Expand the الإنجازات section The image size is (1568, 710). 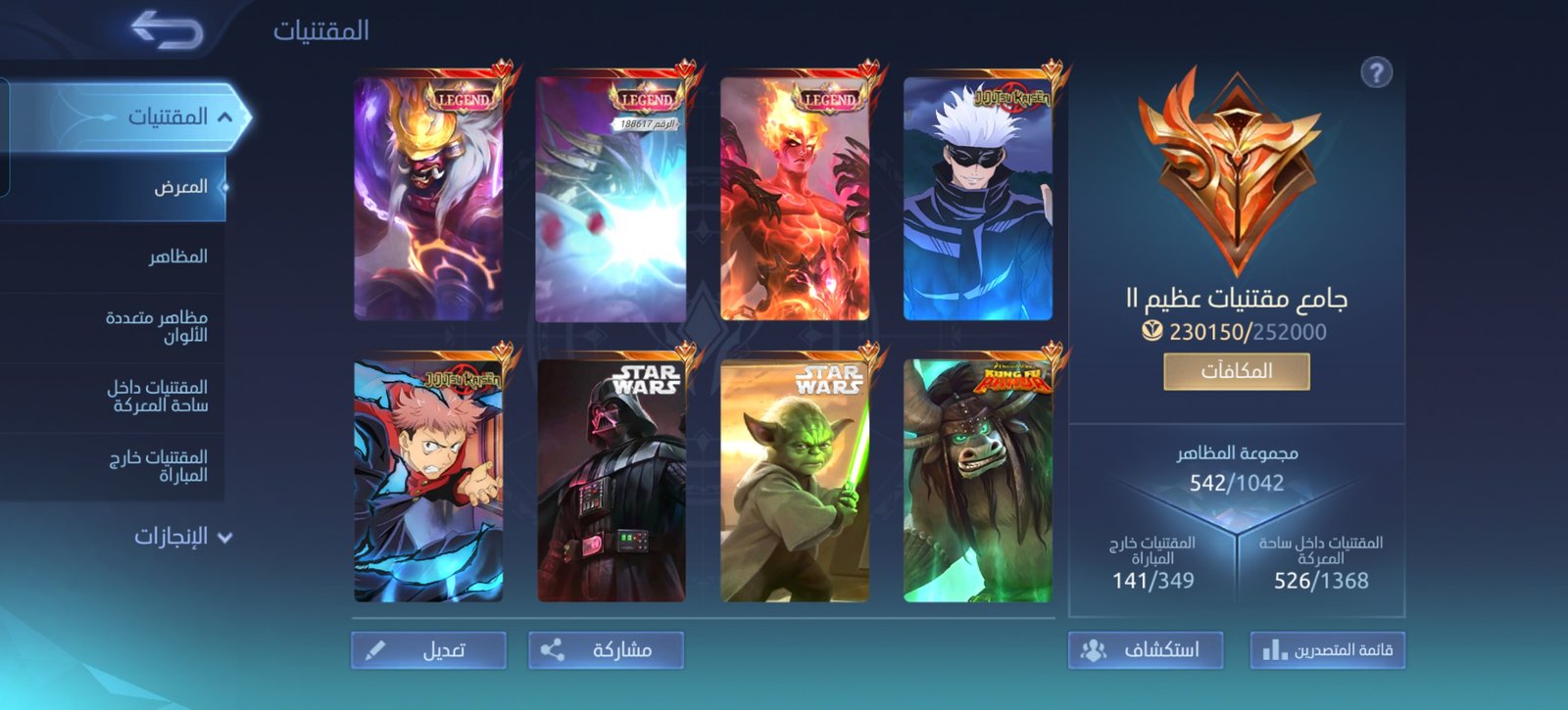tap(183, 537)
